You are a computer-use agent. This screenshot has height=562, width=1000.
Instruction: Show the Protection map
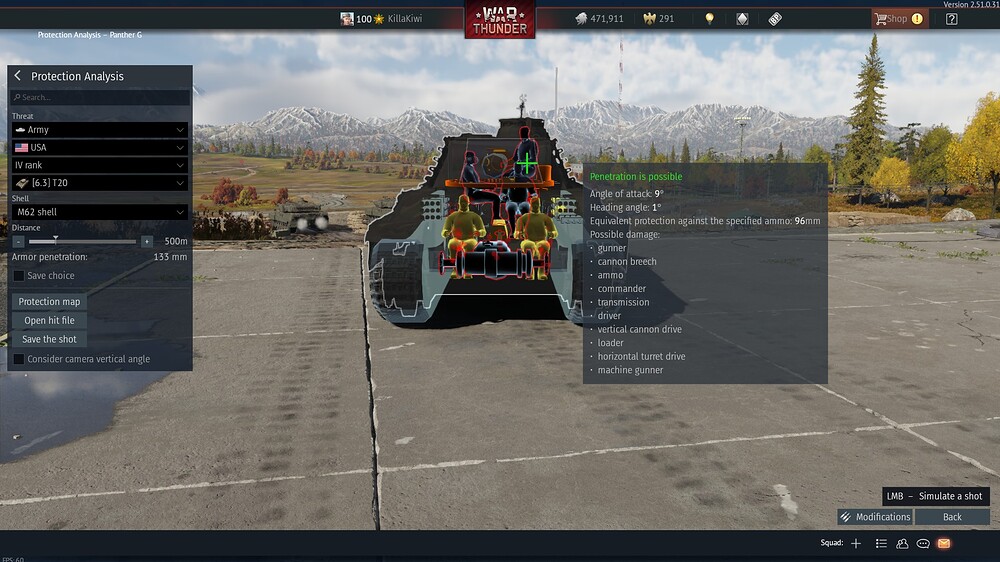49,302
